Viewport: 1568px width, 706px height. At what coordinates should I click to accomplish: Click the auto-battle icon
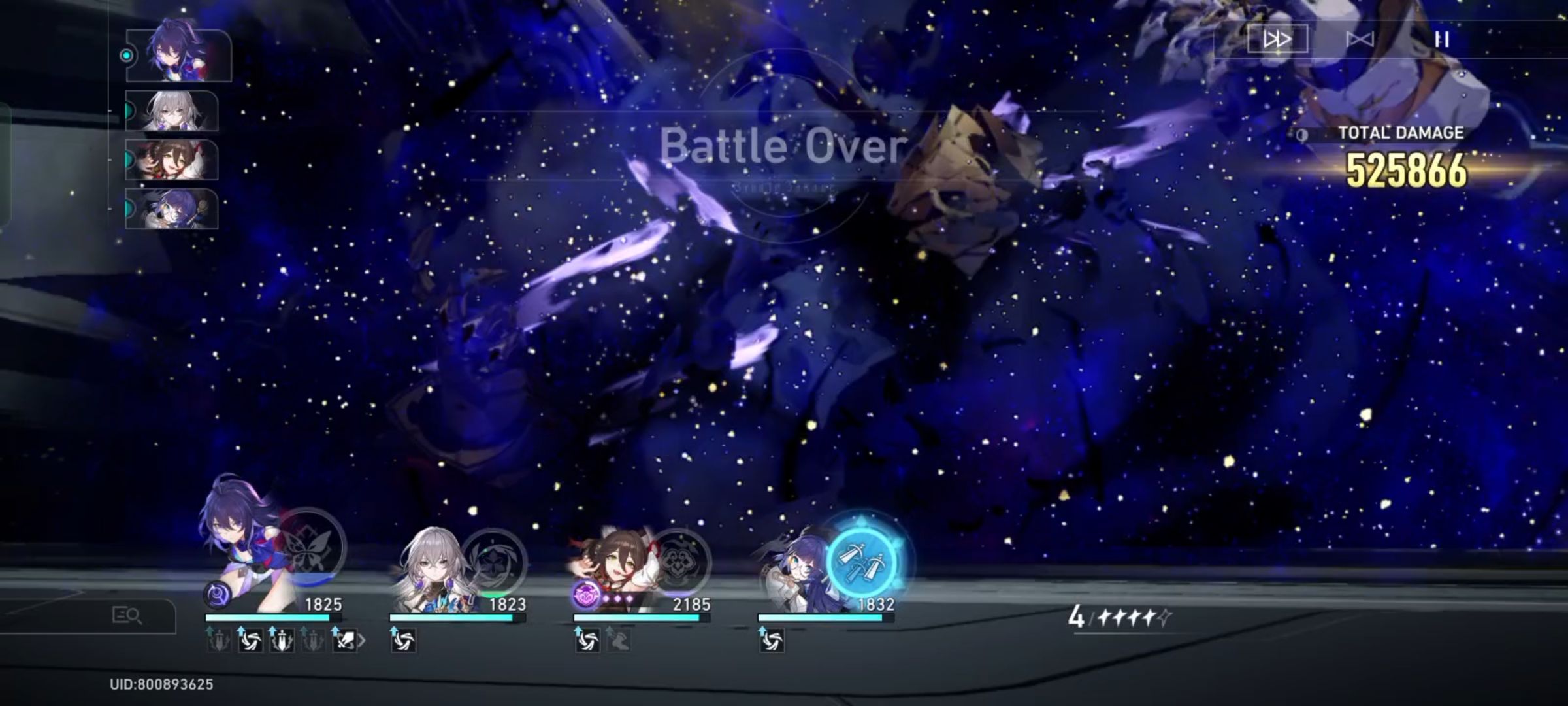pos(1359,39)
